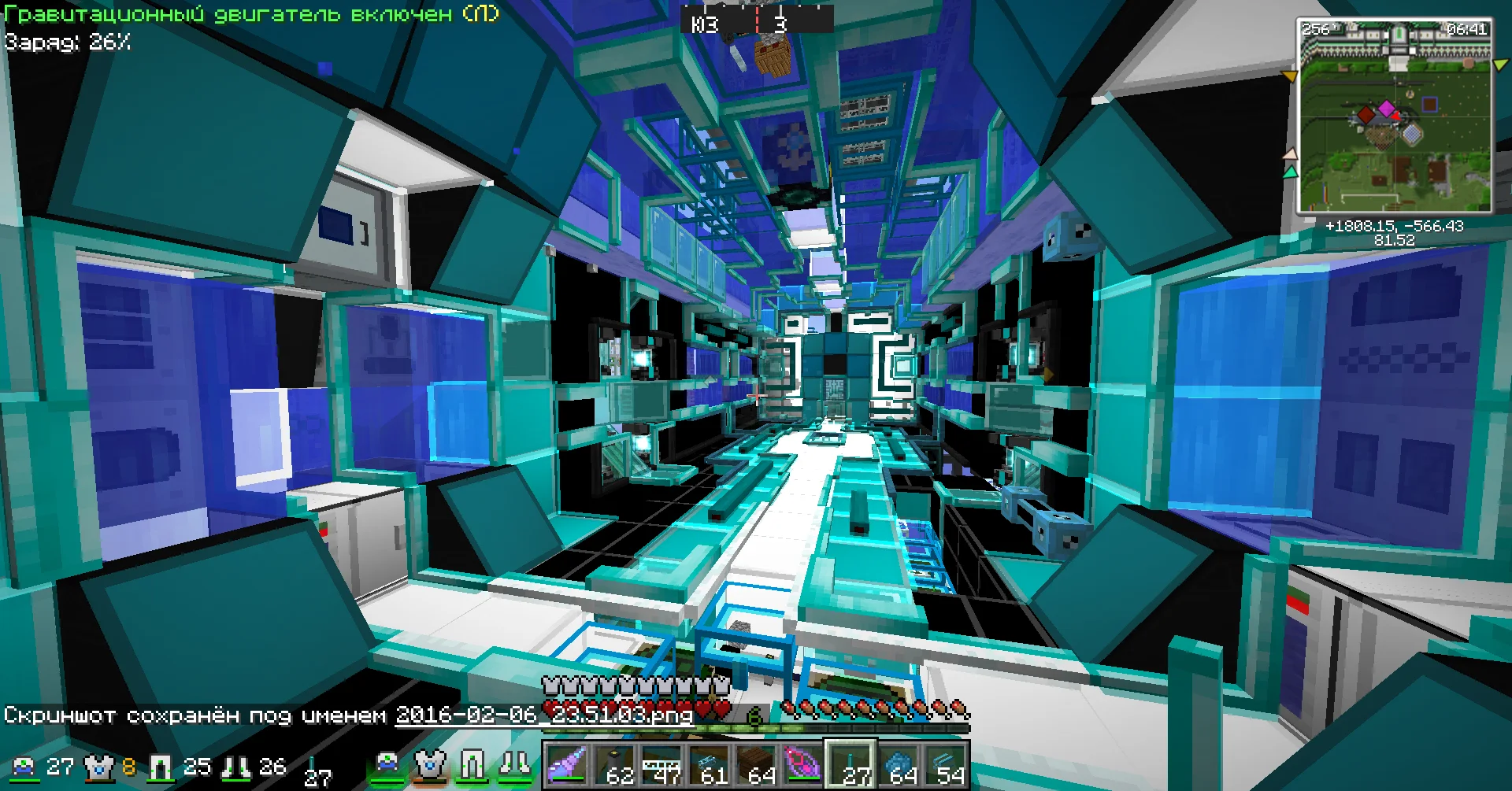Choose the hotbar stack of 47
Screen dimensions: 1512x791
pyautogui.click(x=661, y=764)
